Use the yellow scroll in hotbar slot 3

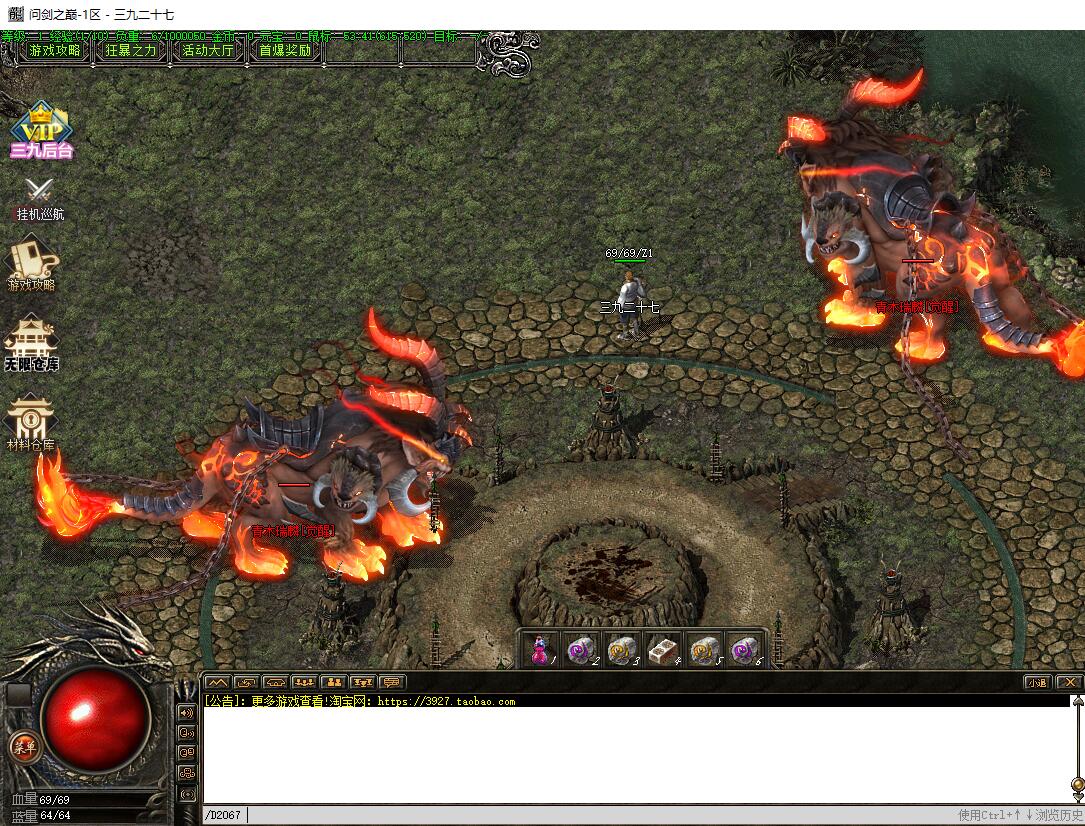point(621,650)
